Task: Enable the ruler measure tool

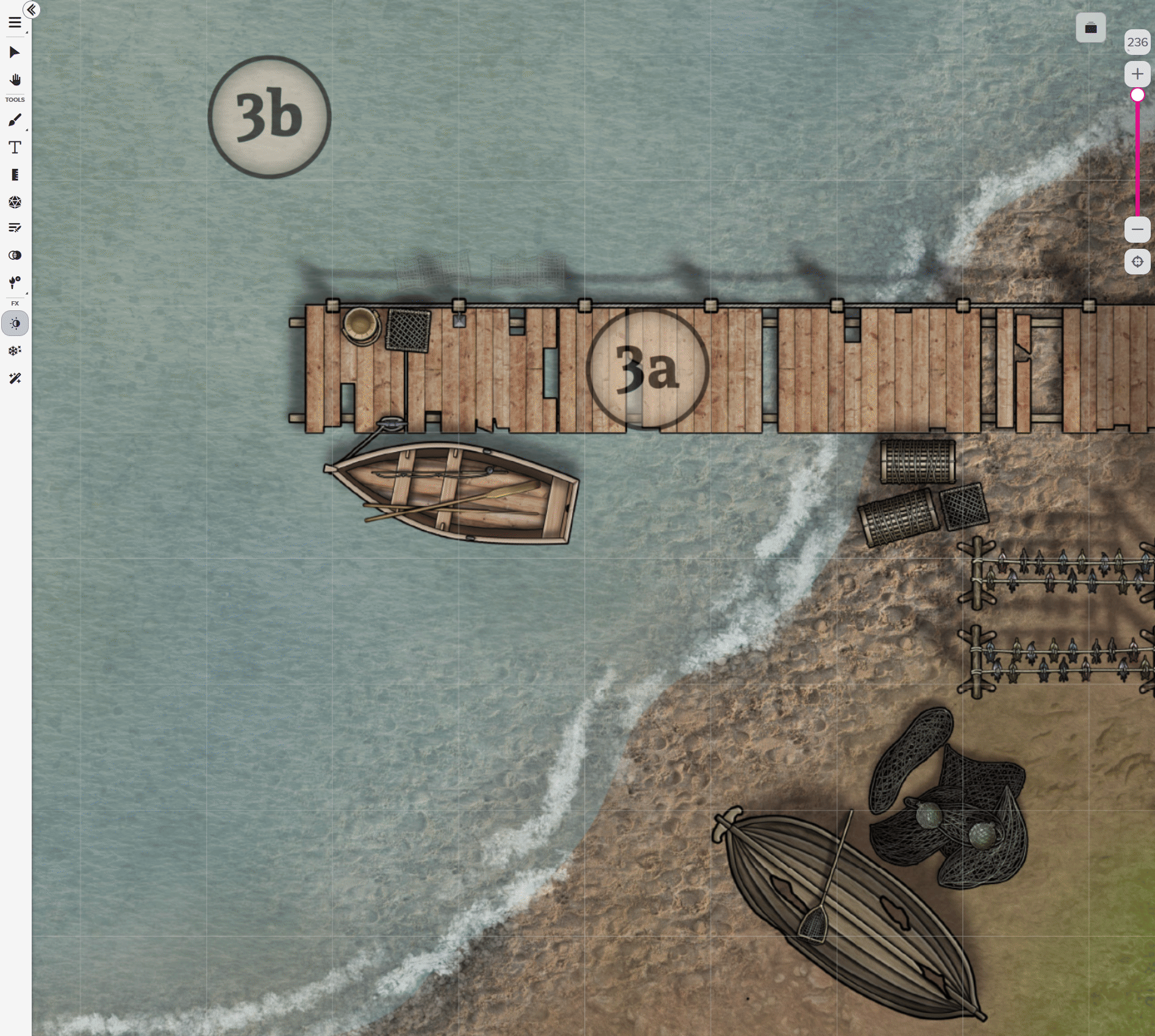Action: pos(15,175)
